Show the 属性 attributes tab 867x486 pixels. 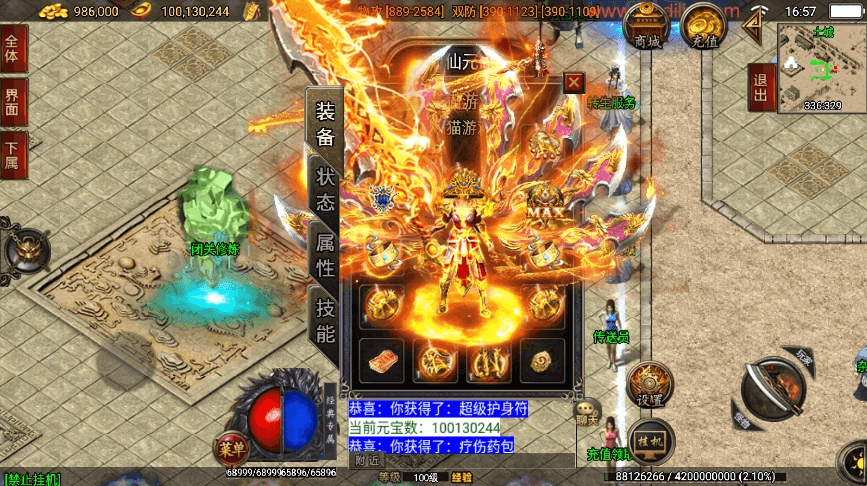pos(325,255)
